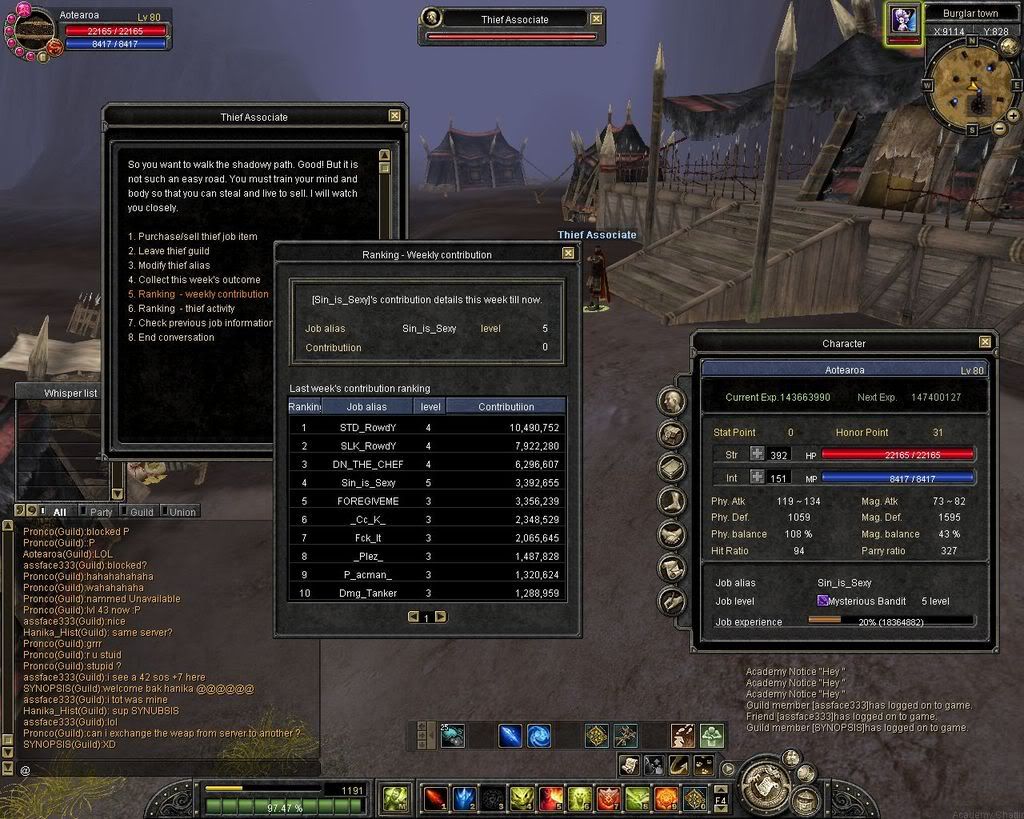Close the Thief Associate dialogue window
This screenshot has height=819, width=1024.
coord(395,116)
